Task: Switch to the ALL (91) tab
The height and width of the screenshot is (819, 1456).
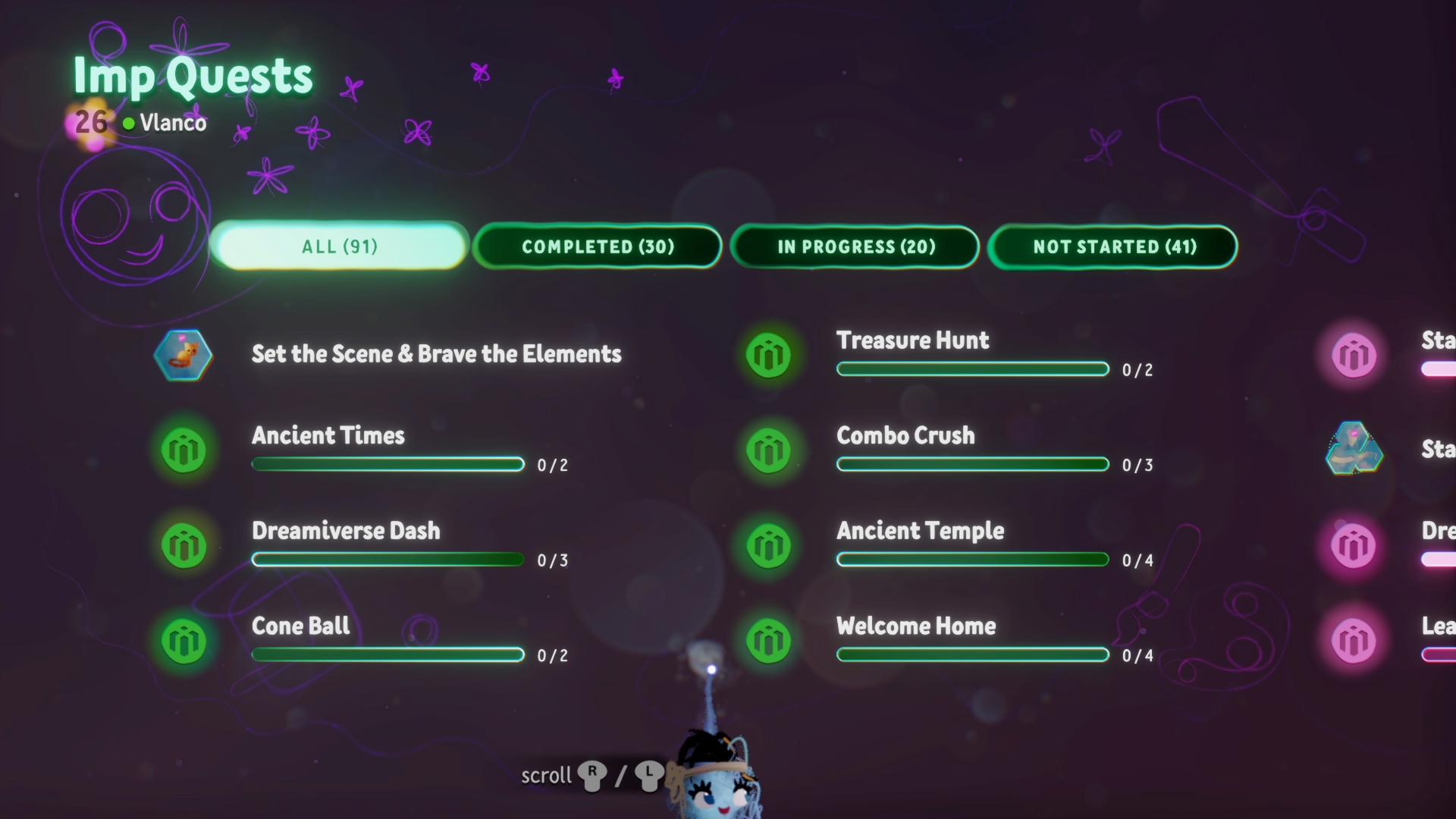Action: [x=339, y=246]
